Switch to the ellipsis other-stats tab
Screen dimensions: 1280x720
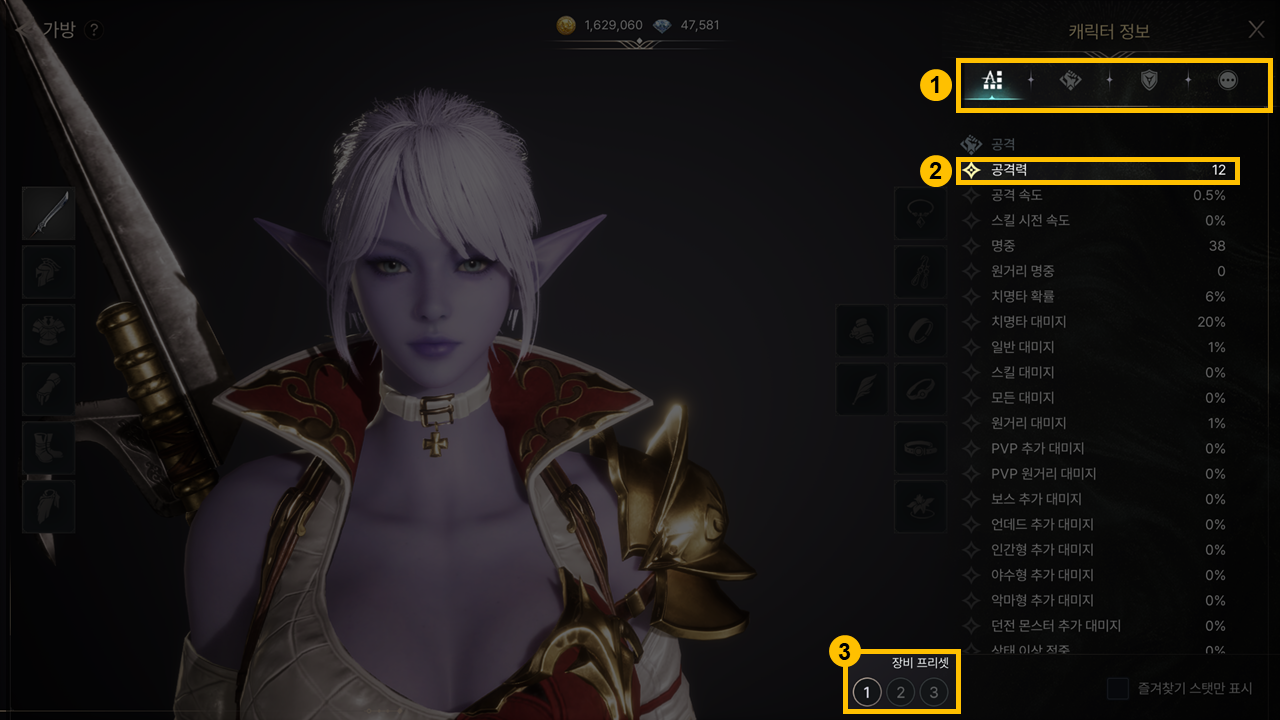point(1227,81)
